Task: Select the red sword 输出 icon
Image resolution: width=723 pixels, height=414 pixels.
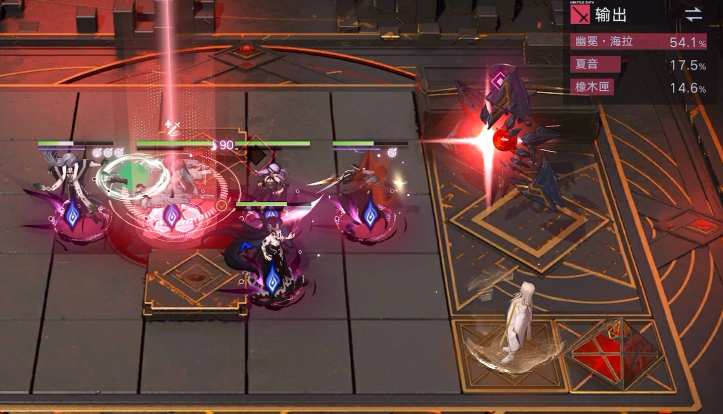Action: pyautogui.click(x=580, y=16)
